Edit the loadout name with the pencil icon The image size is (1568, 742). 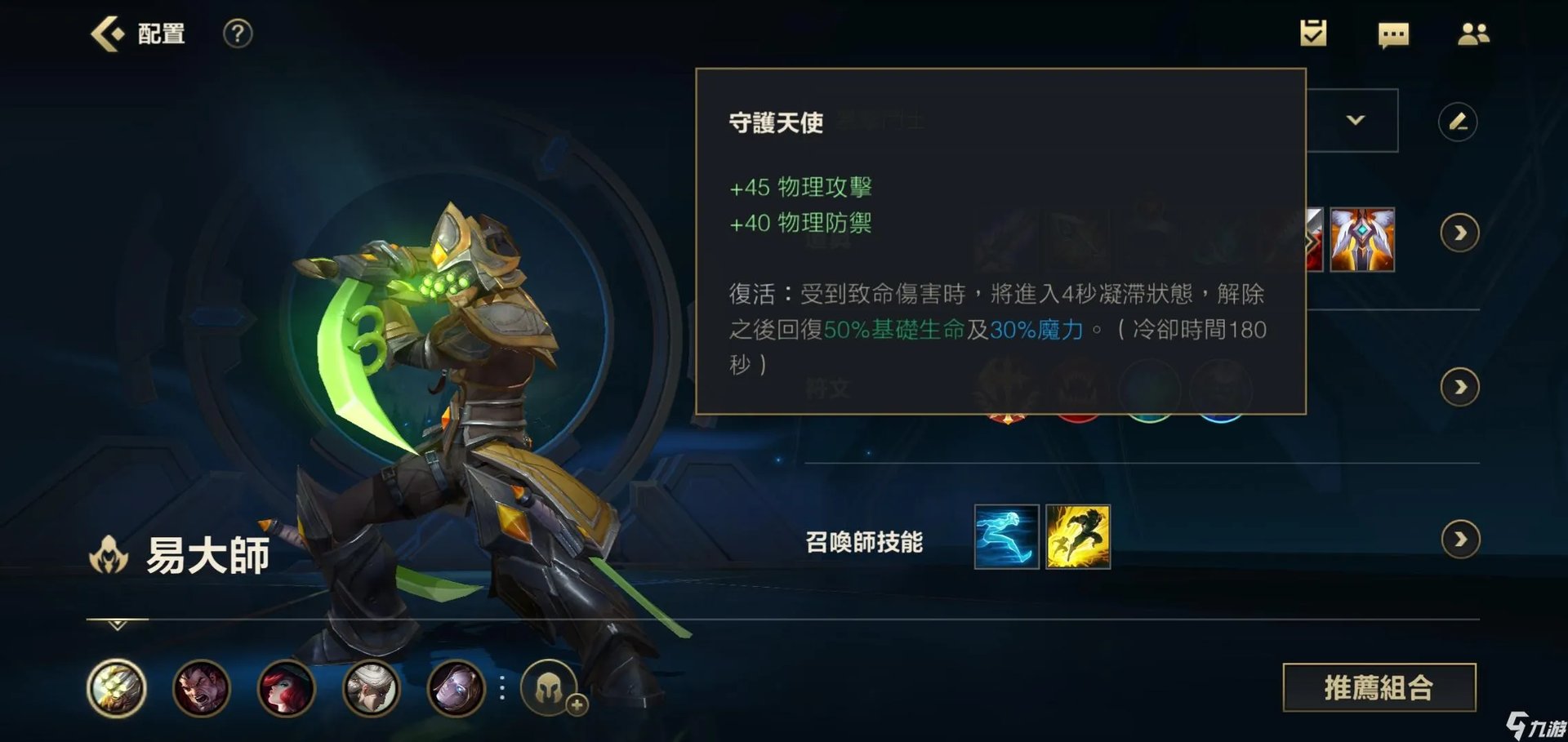click(x=1459, y=120)
